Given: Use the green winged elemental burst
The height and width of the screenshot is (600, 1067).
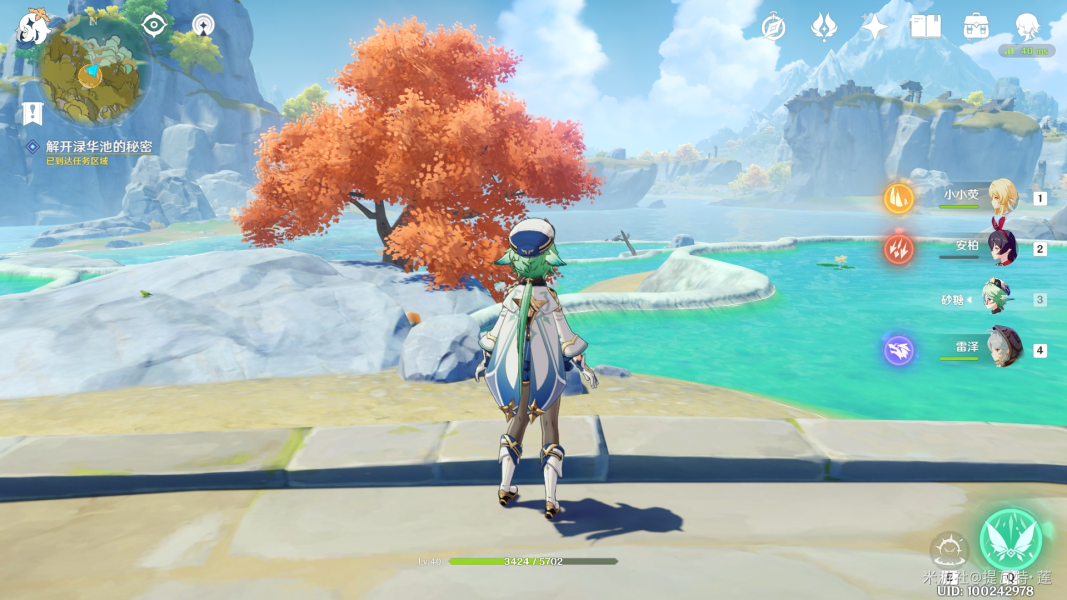Looking at the screenshot, I should tap(1010, 541).
